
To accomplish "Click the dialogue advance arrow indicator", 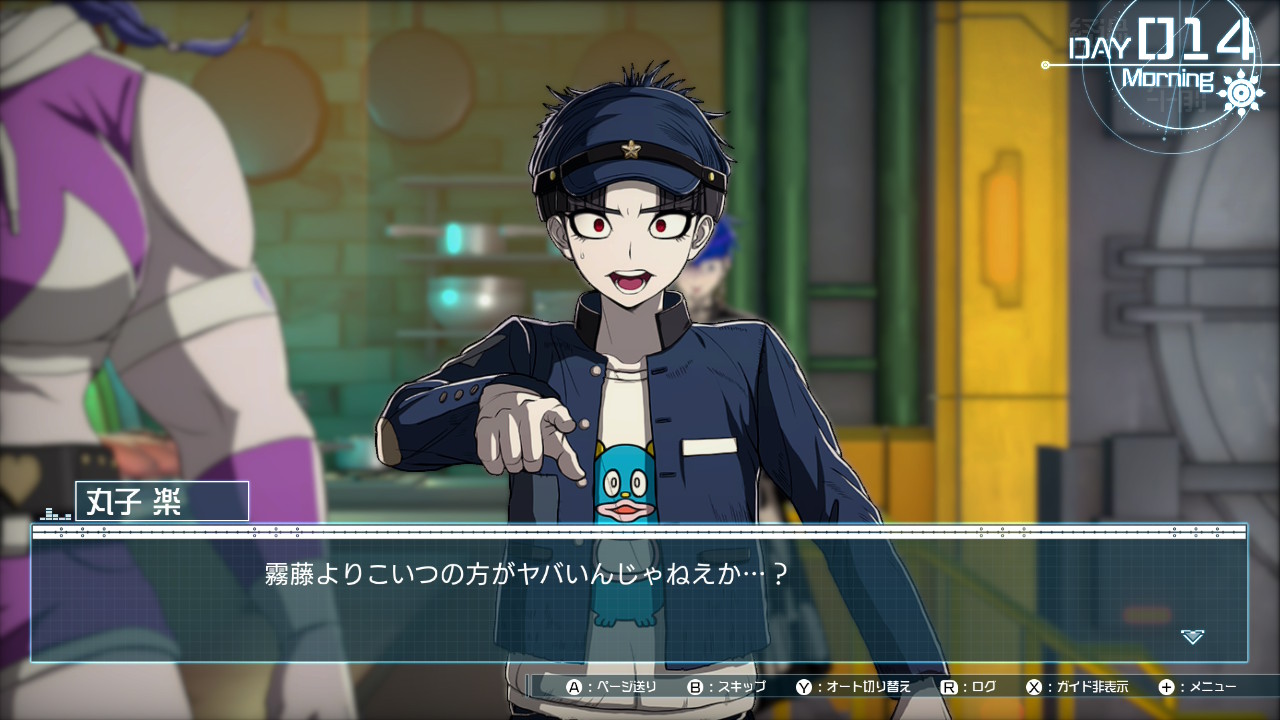I will point(1192,636).
